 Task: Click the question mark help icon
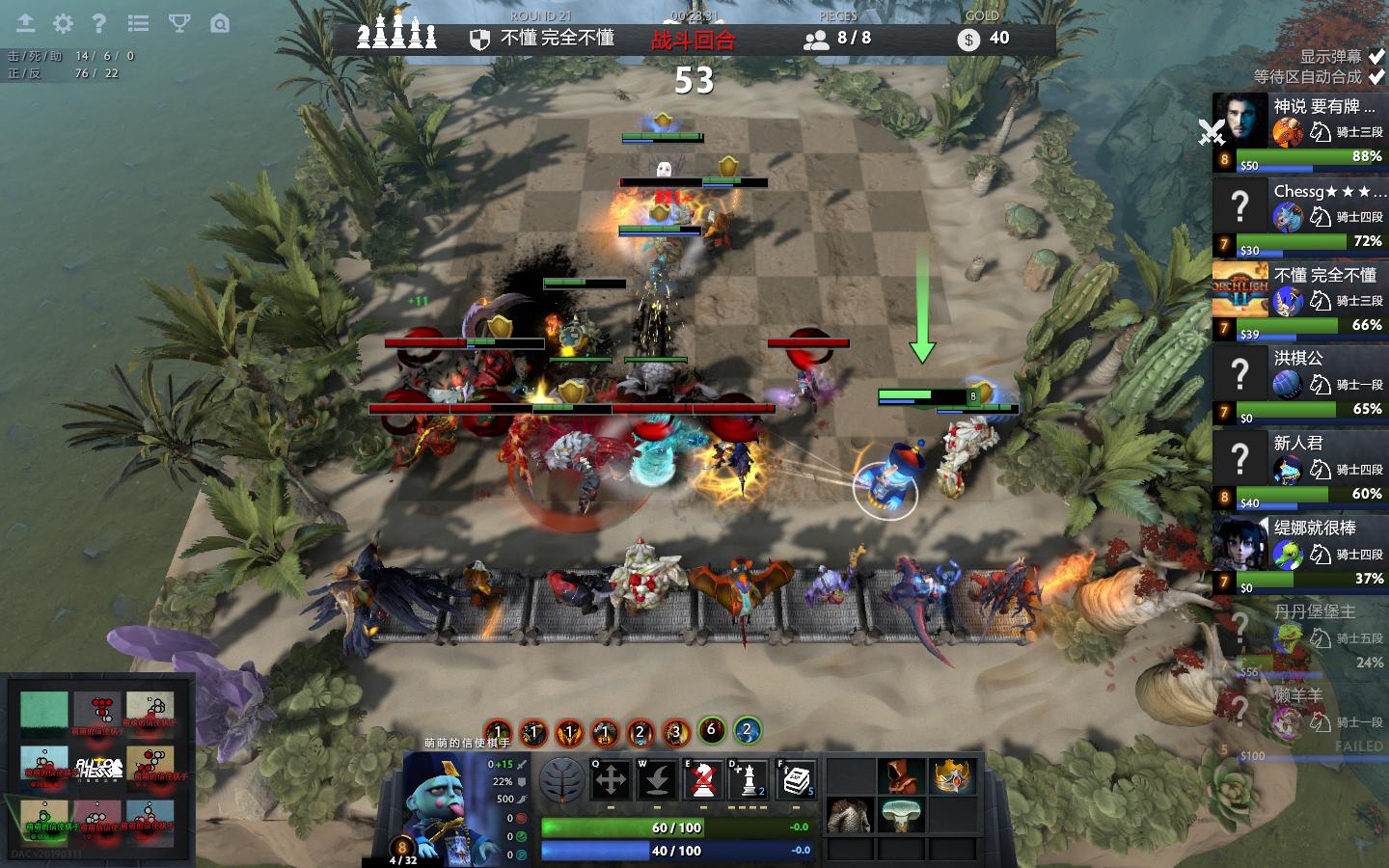pyautogui.click(x=98, y=23)
